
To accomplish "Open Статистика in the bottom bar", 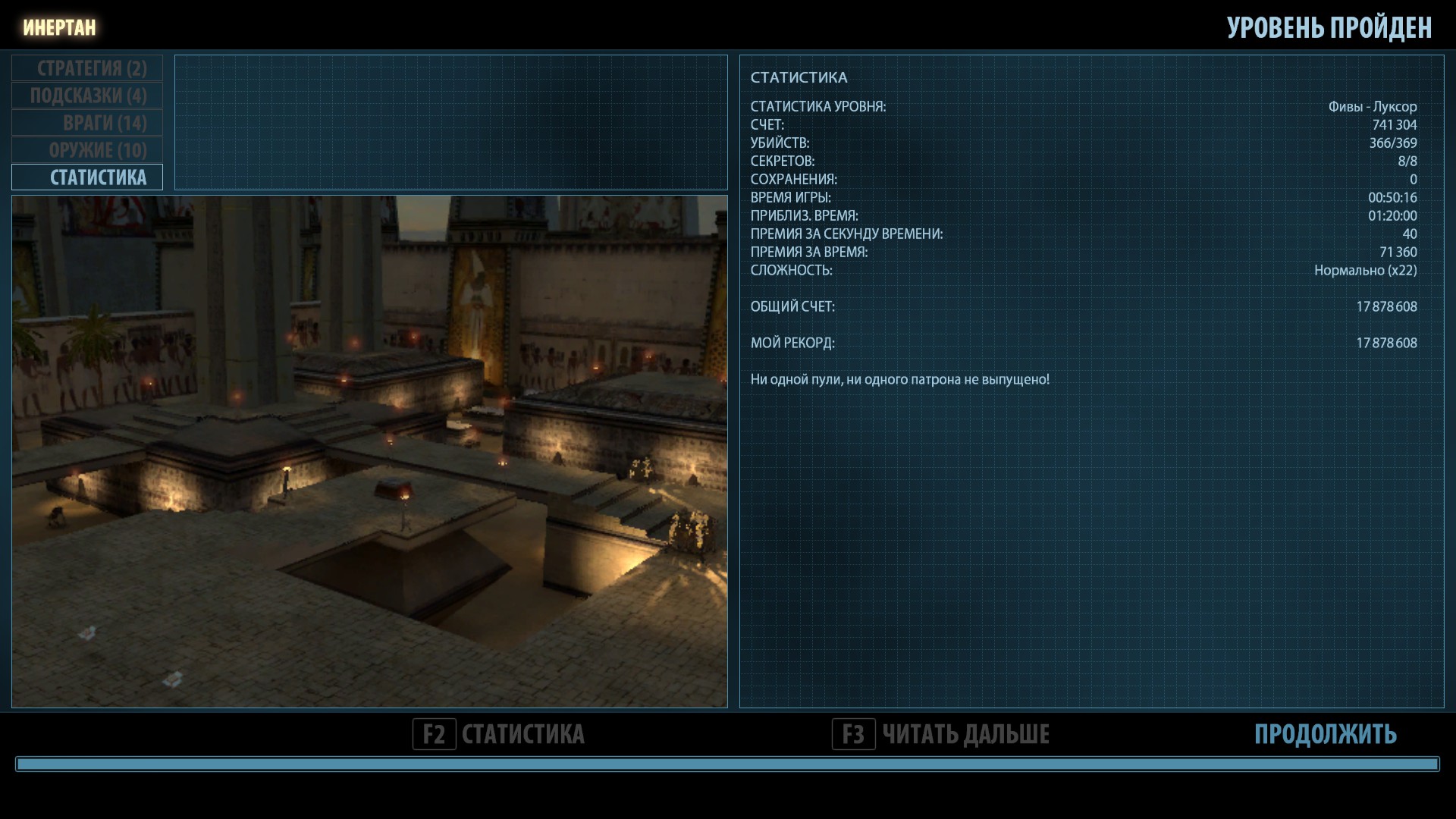I will coord(500,734).
